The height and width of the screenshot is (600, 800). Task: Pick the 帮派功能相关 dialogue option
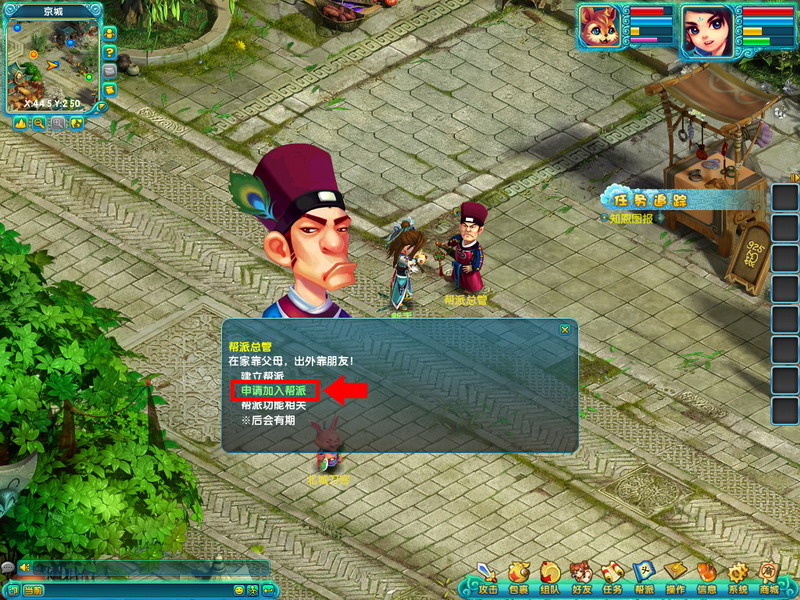tap(273, 406)
